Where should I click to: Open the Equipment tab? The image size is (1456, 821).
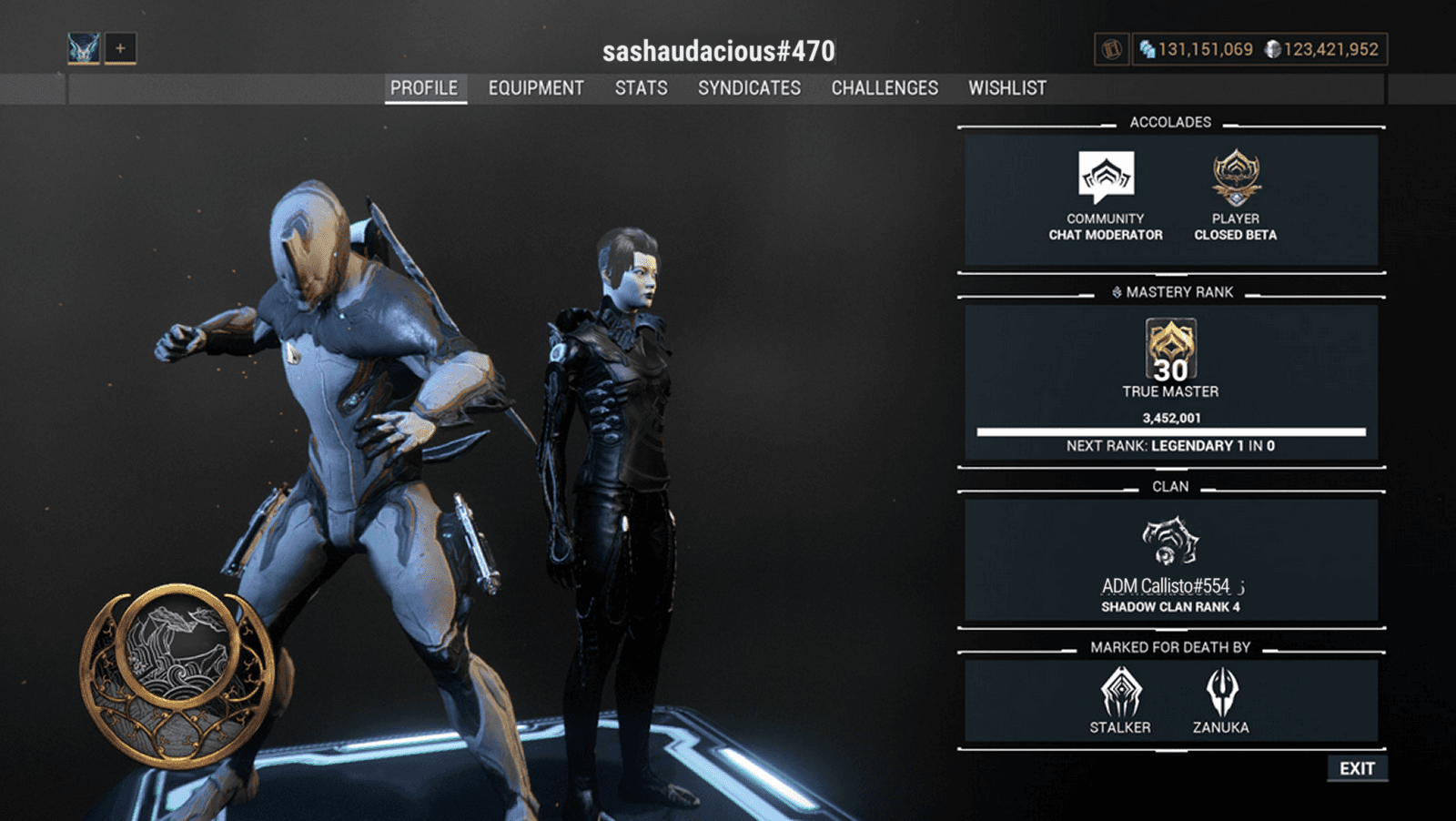pos(536,88)
